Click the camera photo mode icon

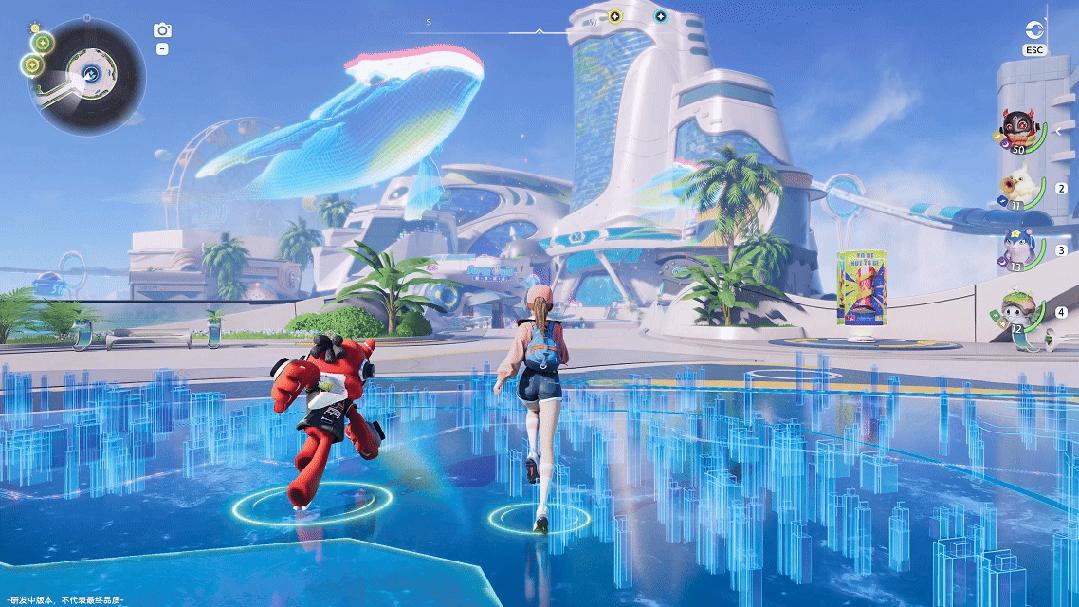click(163, 31)
